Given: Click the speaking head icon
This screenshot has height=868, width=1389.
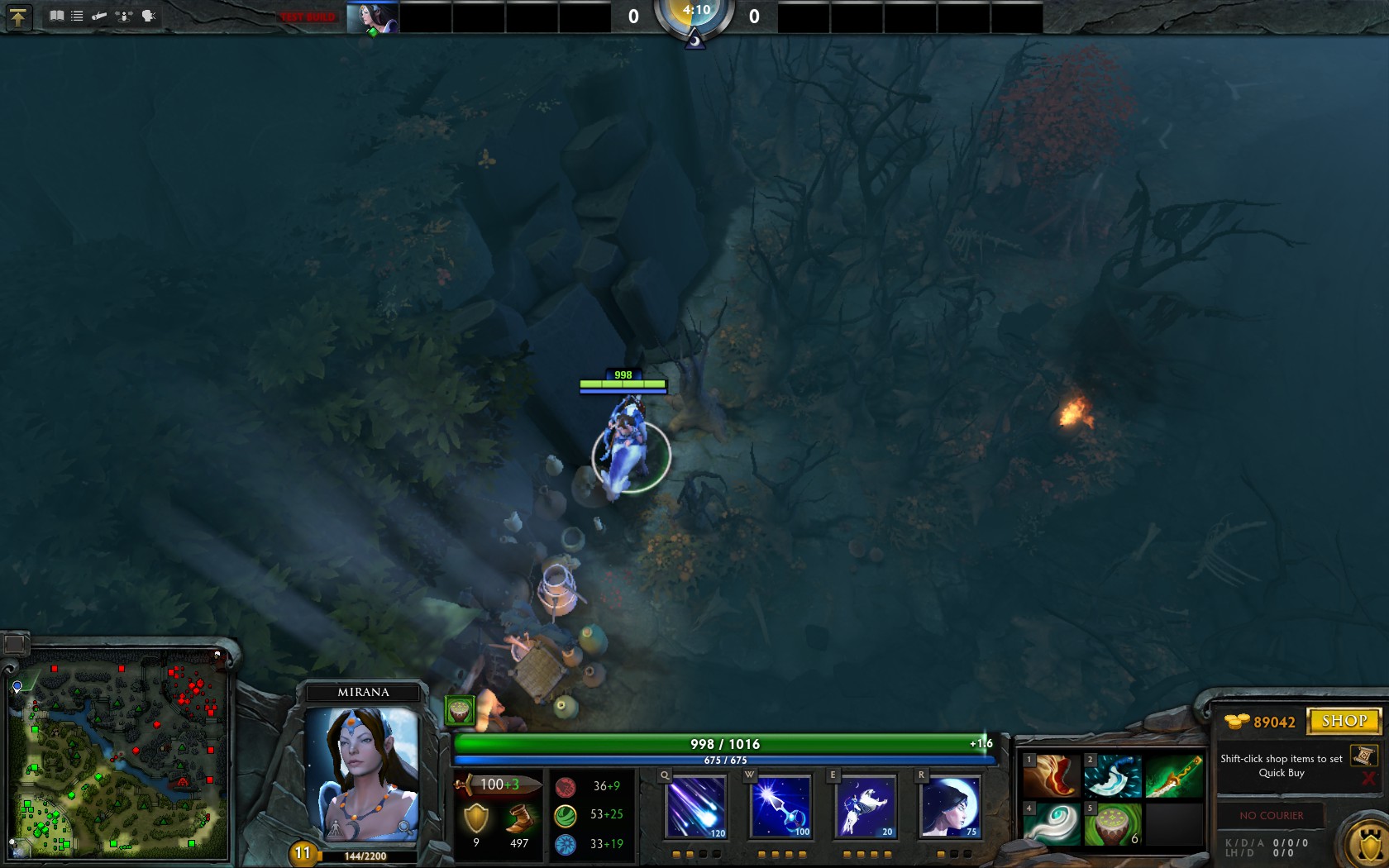Looking at the screenshot, I should tap(149, 16).
